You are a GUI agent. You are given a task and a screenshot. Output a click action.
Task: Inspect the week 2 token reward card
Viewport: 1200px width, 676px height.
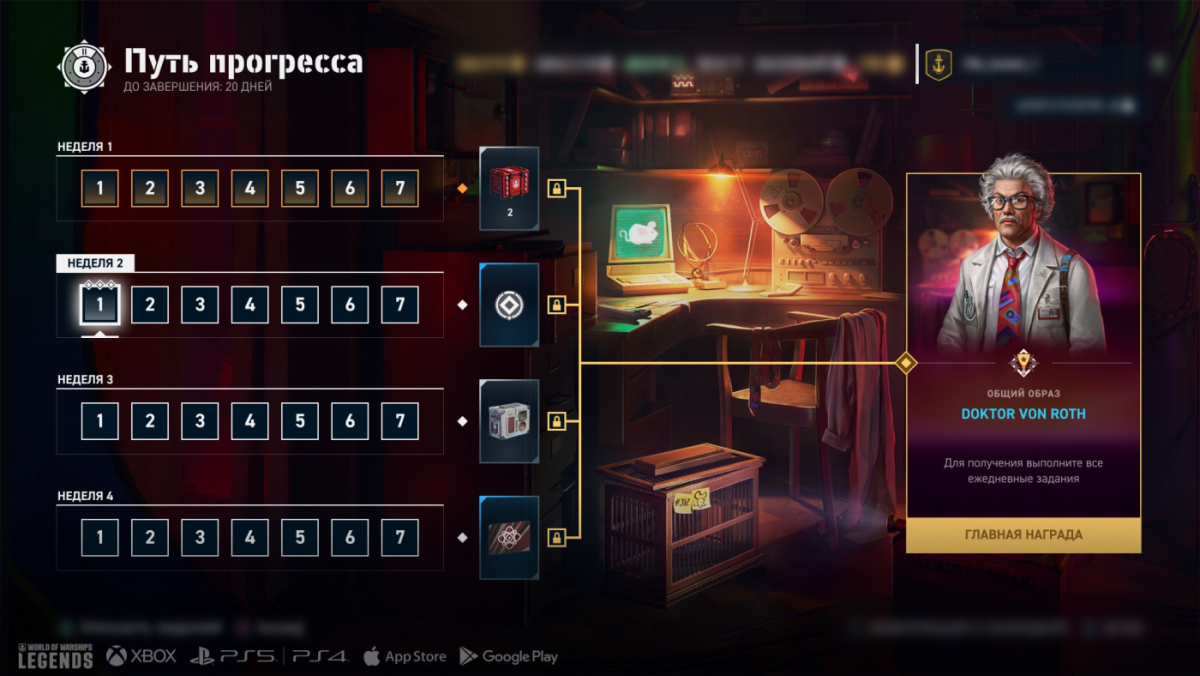point(509,305)
